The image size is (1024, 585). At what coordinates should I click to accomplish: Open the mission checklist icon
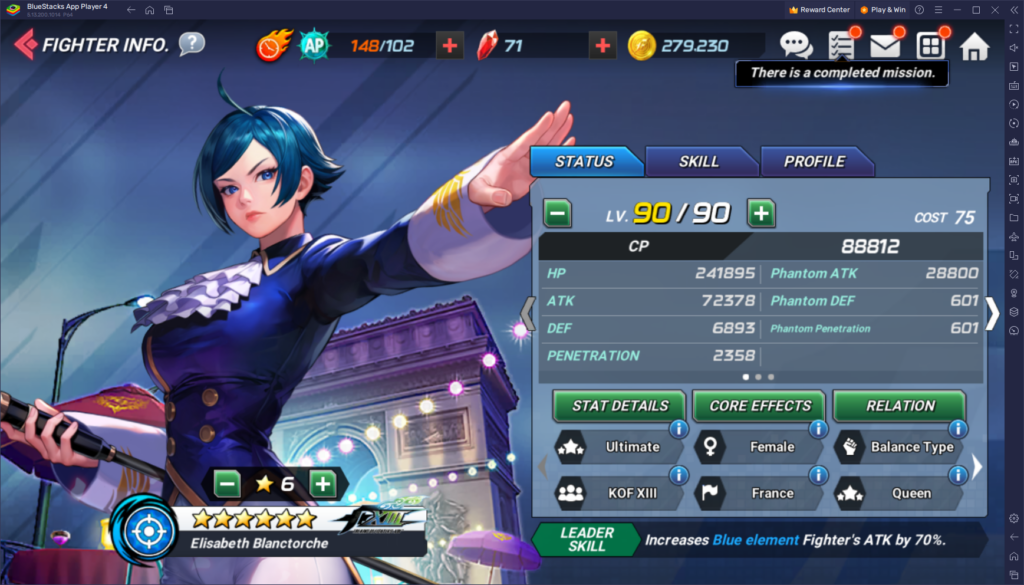pos(841,45)
